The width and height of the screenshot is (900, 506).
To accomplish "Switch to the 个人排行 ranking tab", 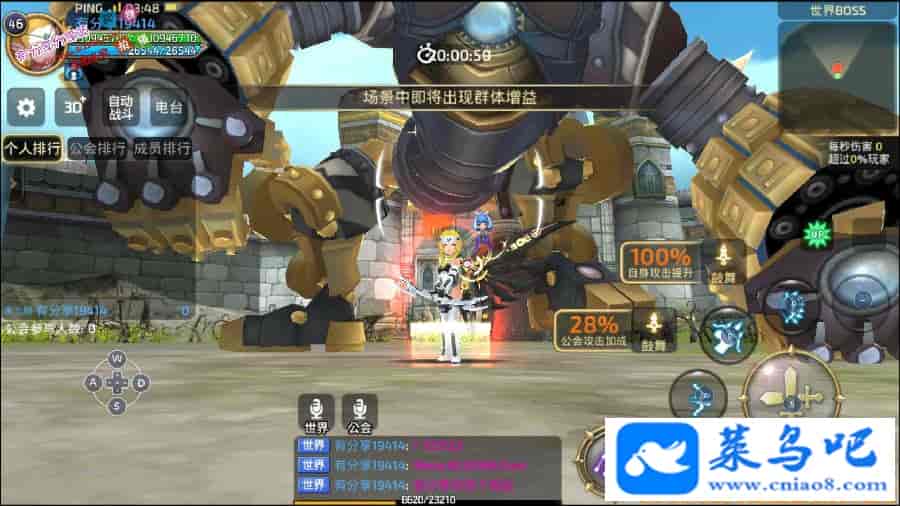I will click(x=32, y=149).
